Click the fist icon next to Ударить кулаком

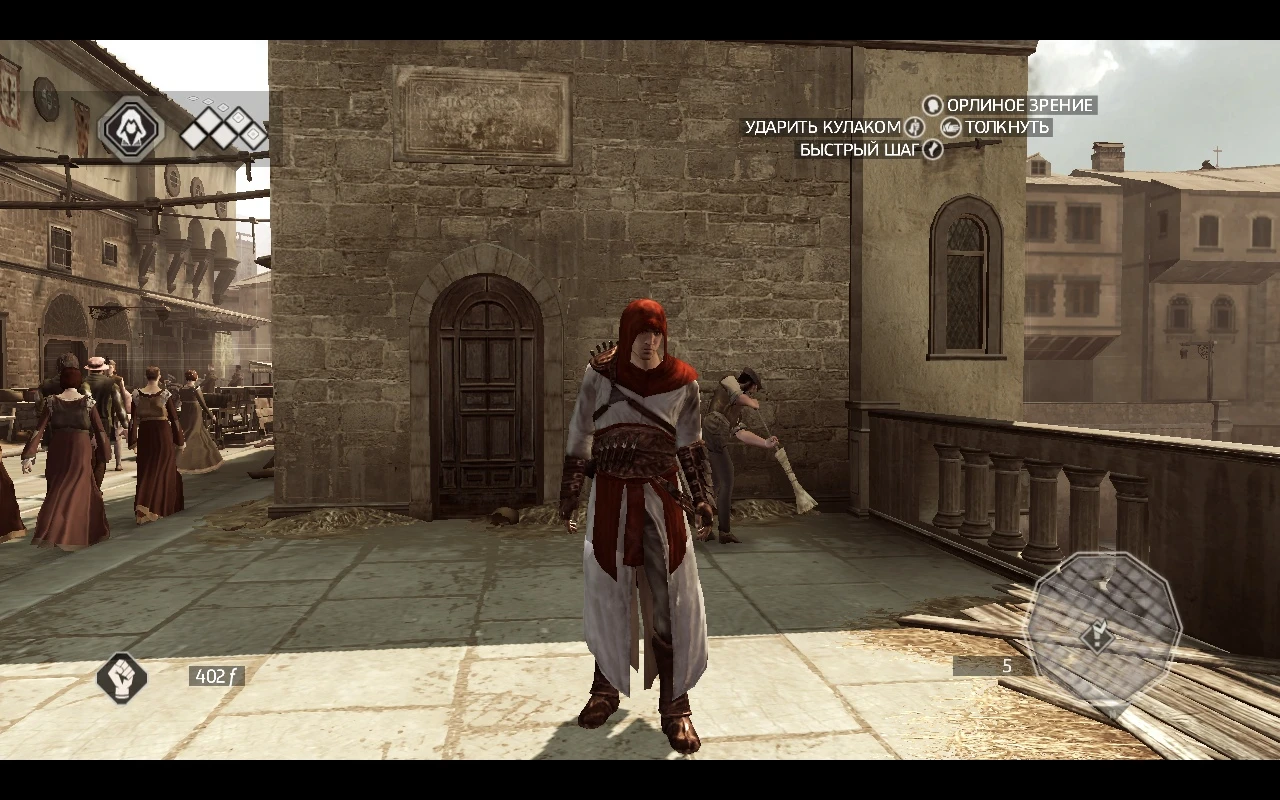[914, 127]
